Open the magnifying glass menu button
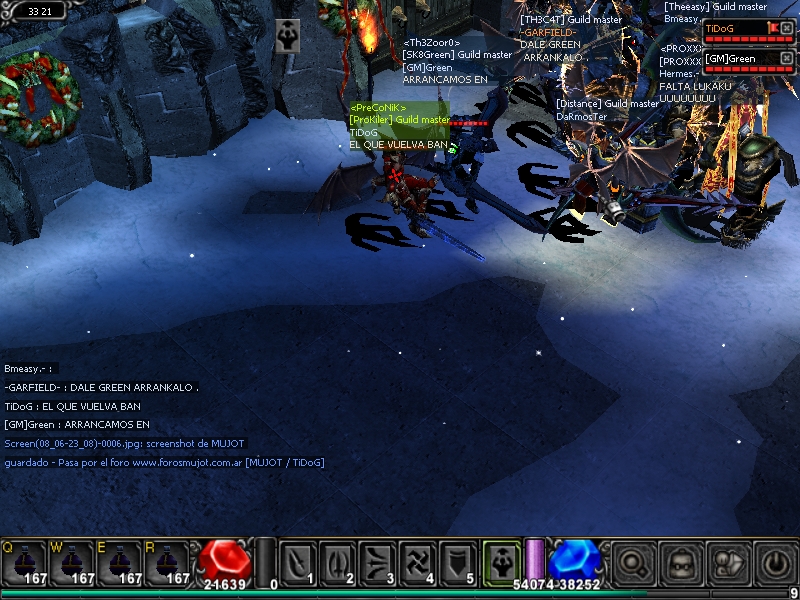The height and width of the screenshot is (600, 800). (632, 564)
